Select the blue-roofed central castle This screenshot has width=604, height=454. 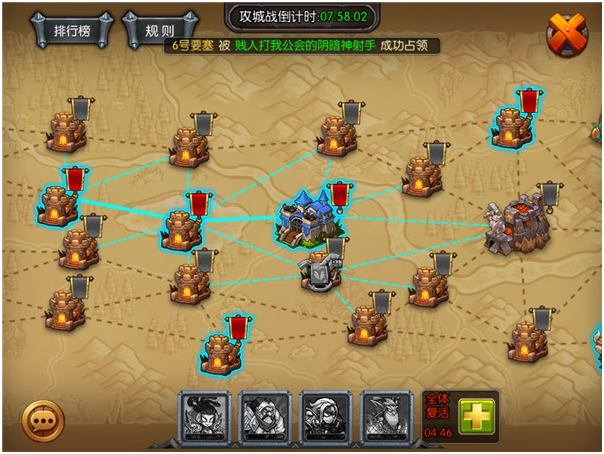[x=304, y=217]
